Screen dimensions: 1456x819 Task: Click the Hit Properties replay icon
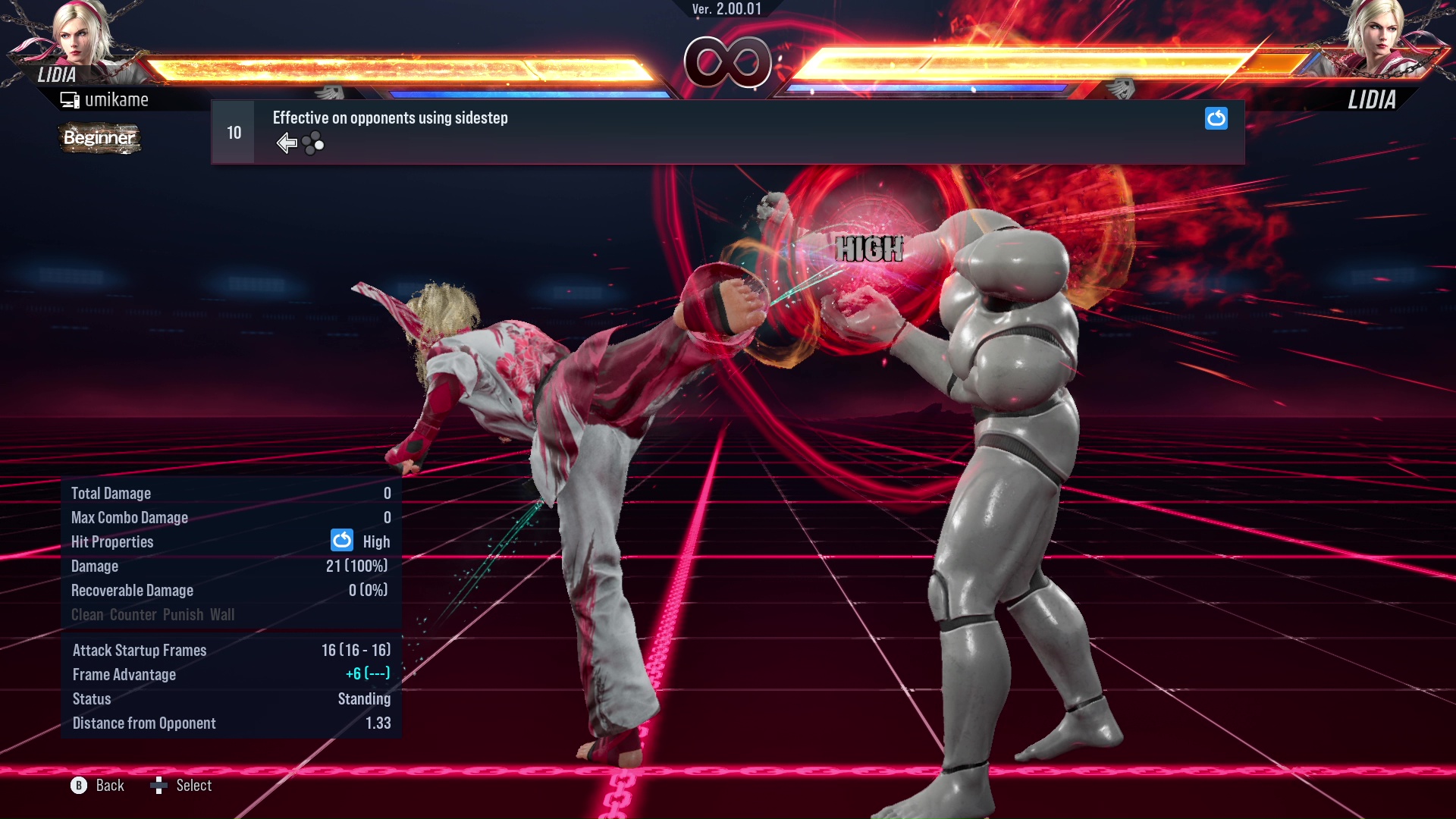342,541
